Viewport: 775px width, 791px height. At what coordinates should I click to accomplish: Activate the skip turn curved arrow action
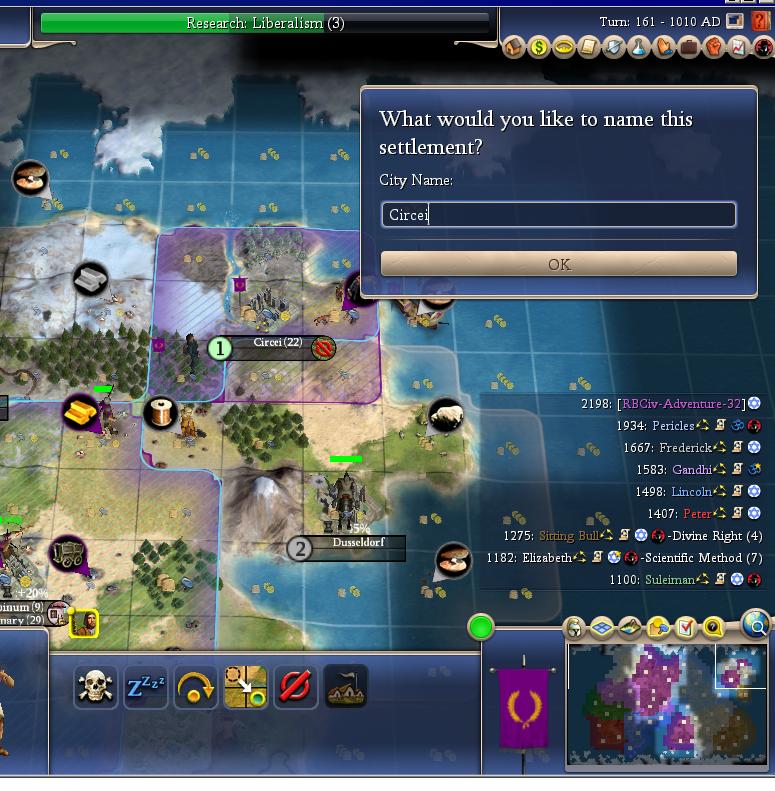tap(196, 687)
